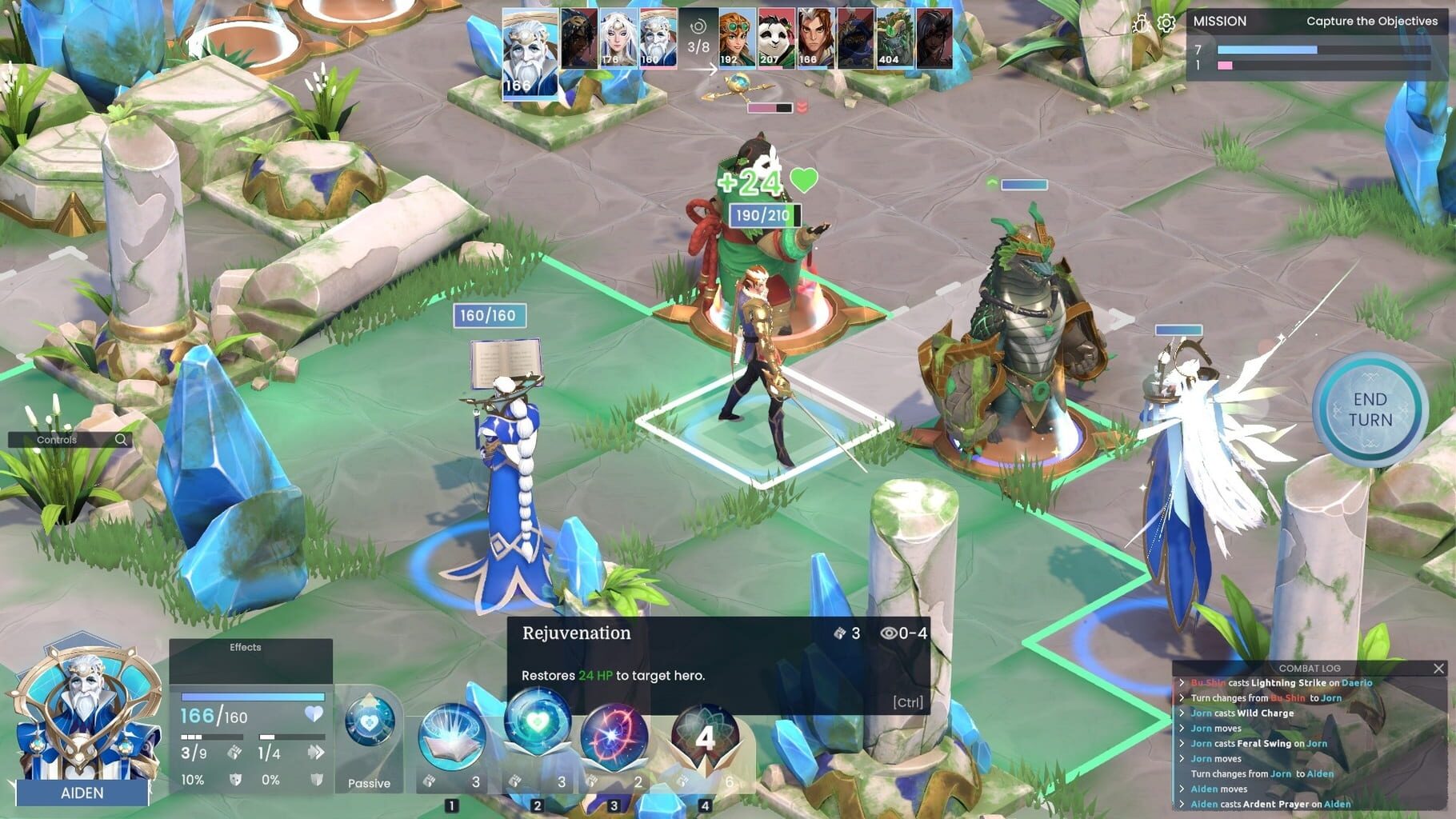Toggle open the Effects panel above Aiden's stats

(x=244, y=647)
